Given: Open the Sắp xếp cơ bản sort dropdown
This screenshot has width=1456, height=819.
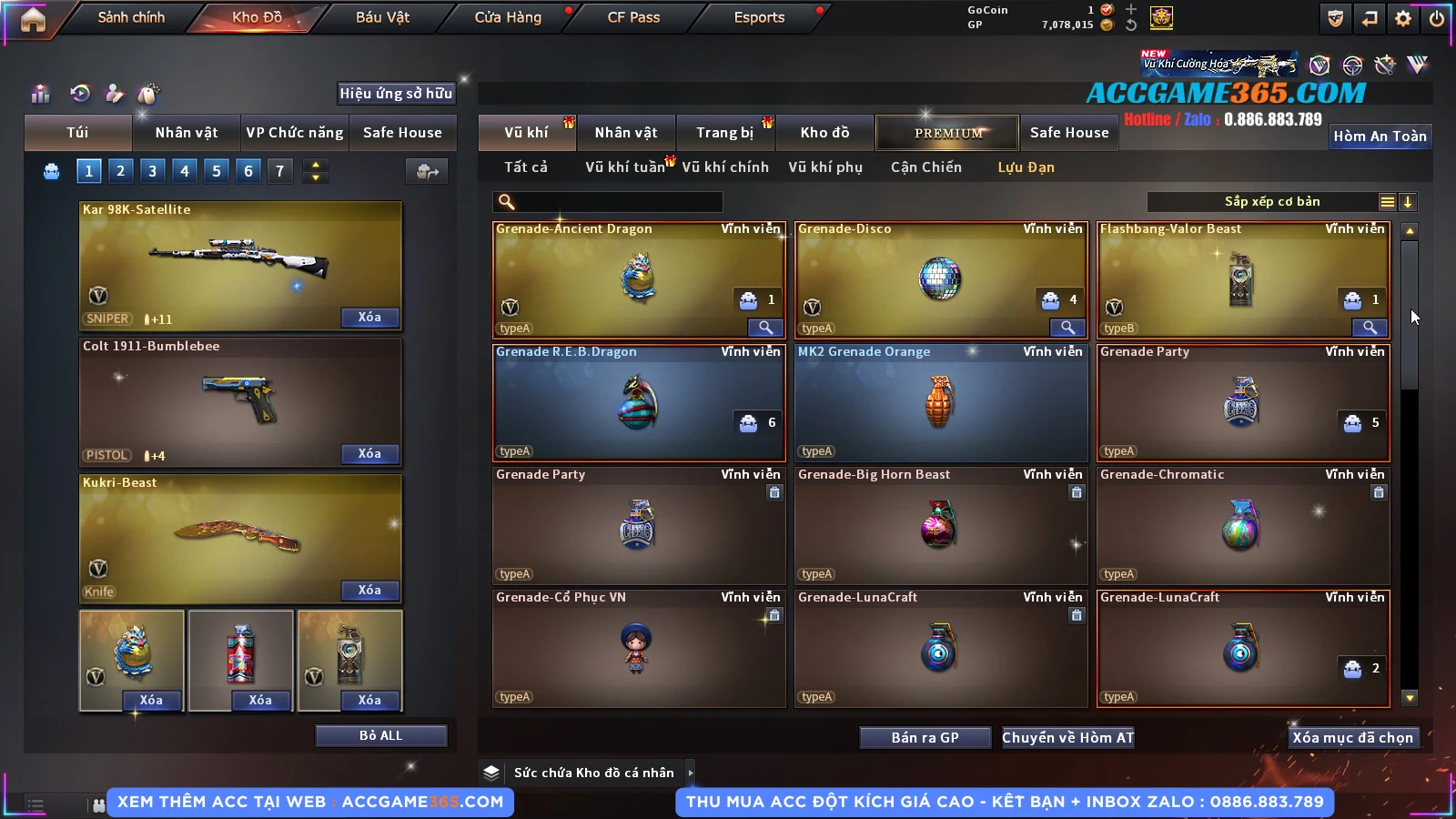Looking at the screenshot, I should click(1272, 202).
